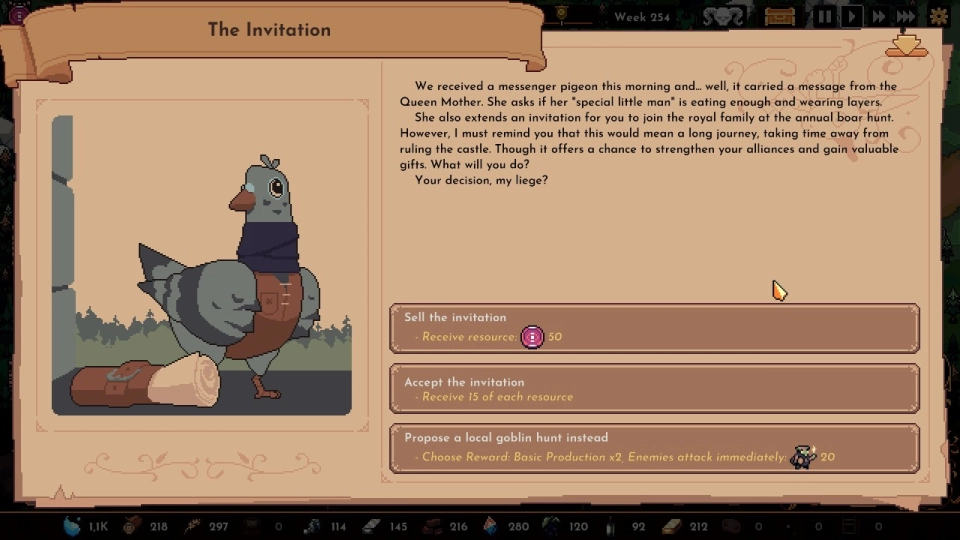Set game speed to normal play
960x540 pixels.
coord(852,16)
